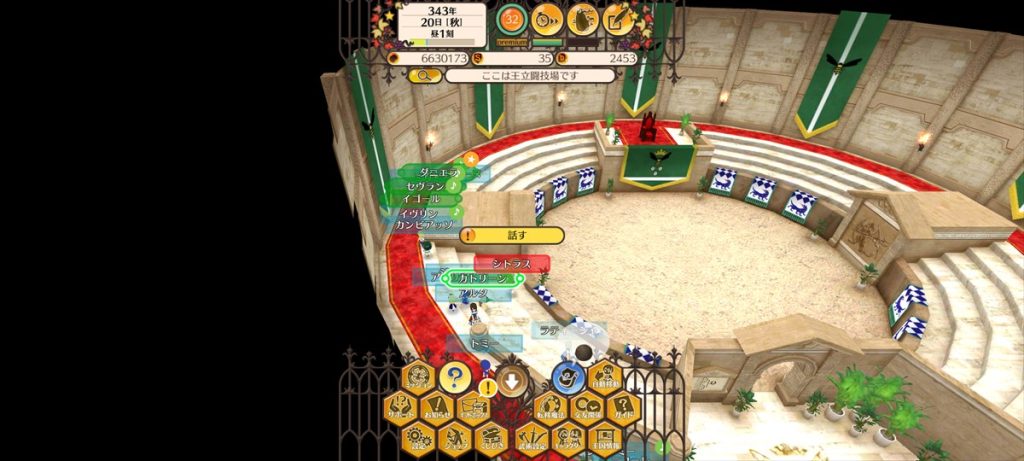The height and width of the screenshot is (461, 1024).
Task: Open the サポート support menu
Action: click(x=400, y=408)
